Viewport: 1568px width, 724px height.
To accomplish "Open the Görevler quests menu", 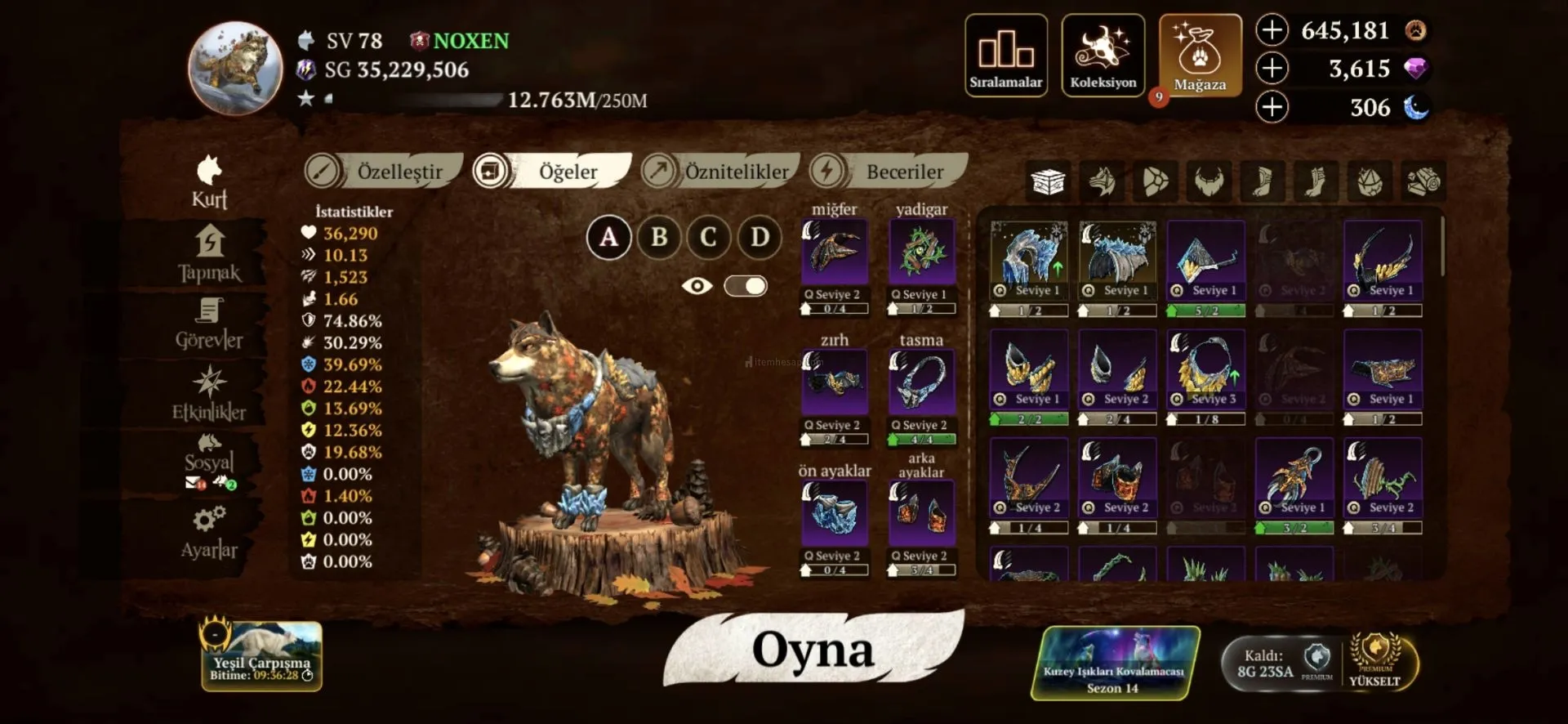I will (209, 324).
